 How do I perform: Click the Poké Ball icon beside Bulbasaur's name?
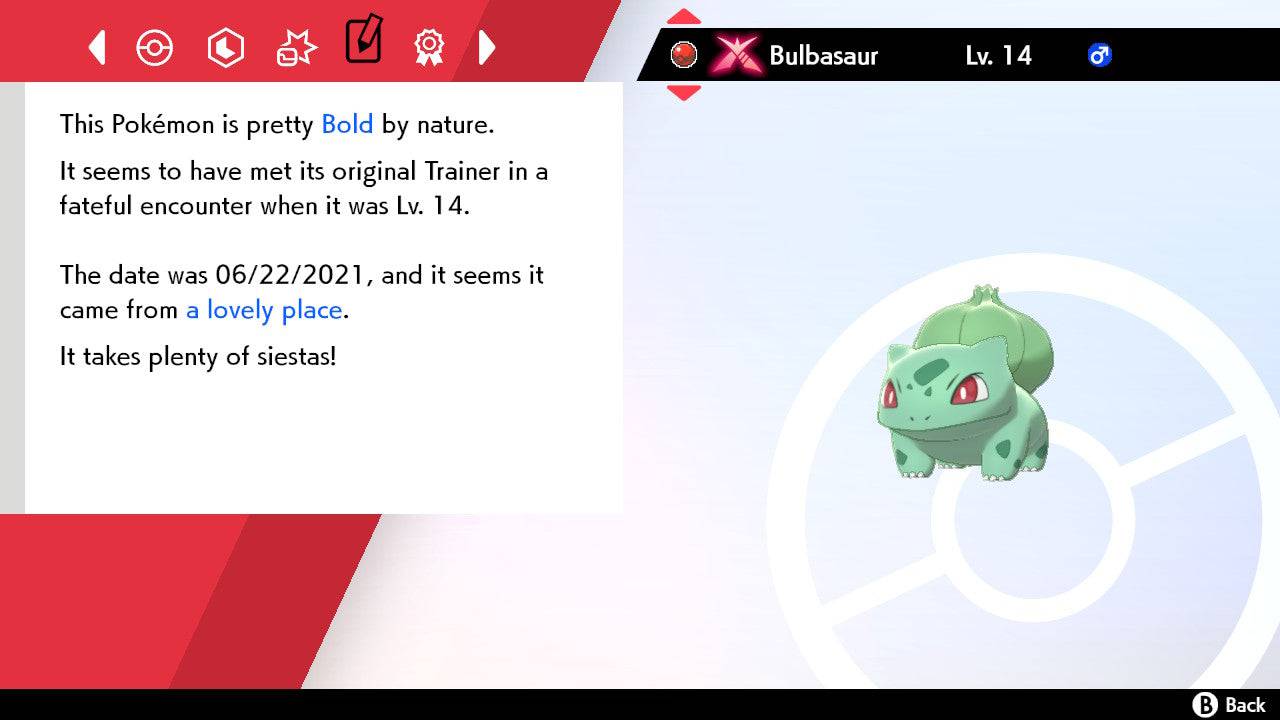[x=684, y=53]
